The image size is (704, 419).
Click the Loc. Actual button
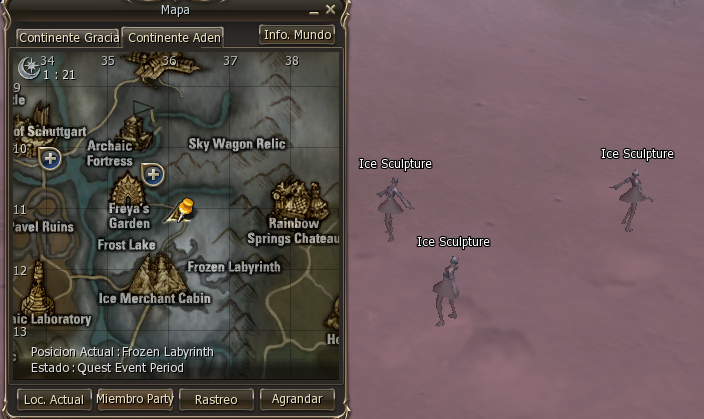coord(54,399)
